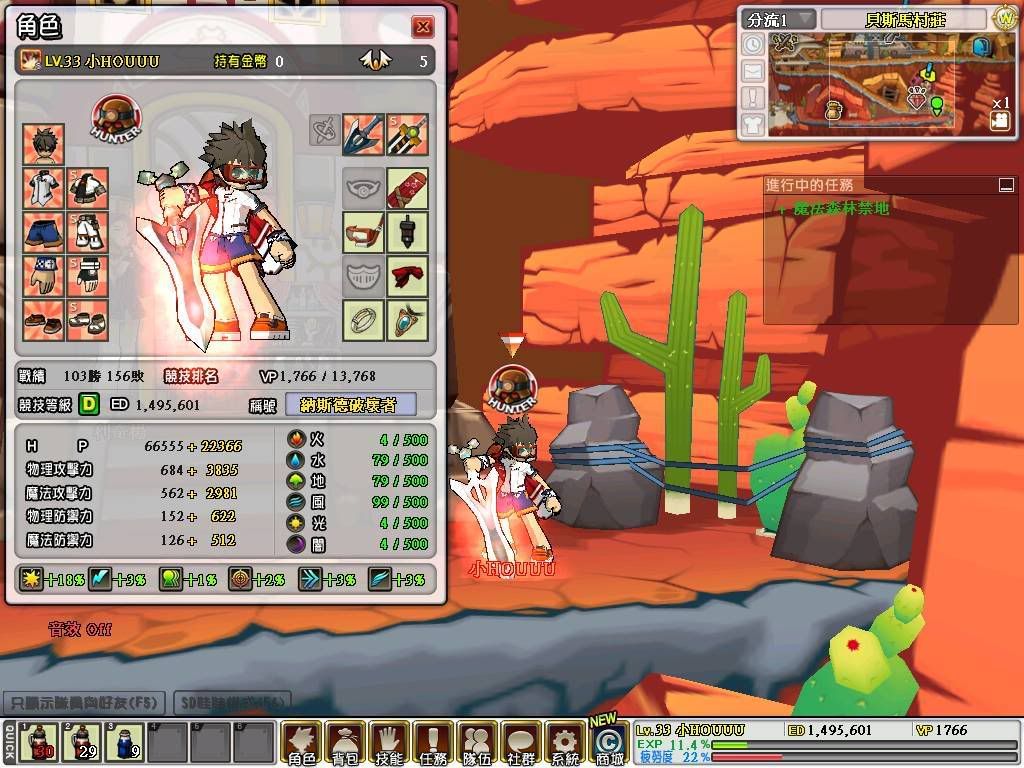Viewport: 1024px width, 768px height.
Task: Select the blue potion quick slot with 9
Action: 124,742
